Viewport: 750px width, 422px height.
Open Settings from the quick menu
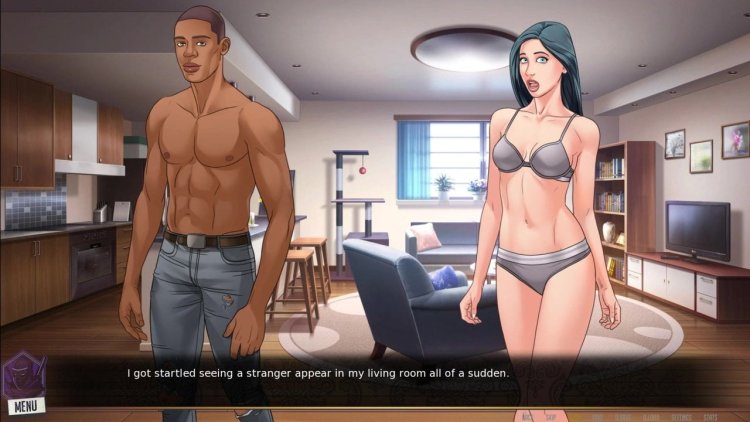click(682, 417)
